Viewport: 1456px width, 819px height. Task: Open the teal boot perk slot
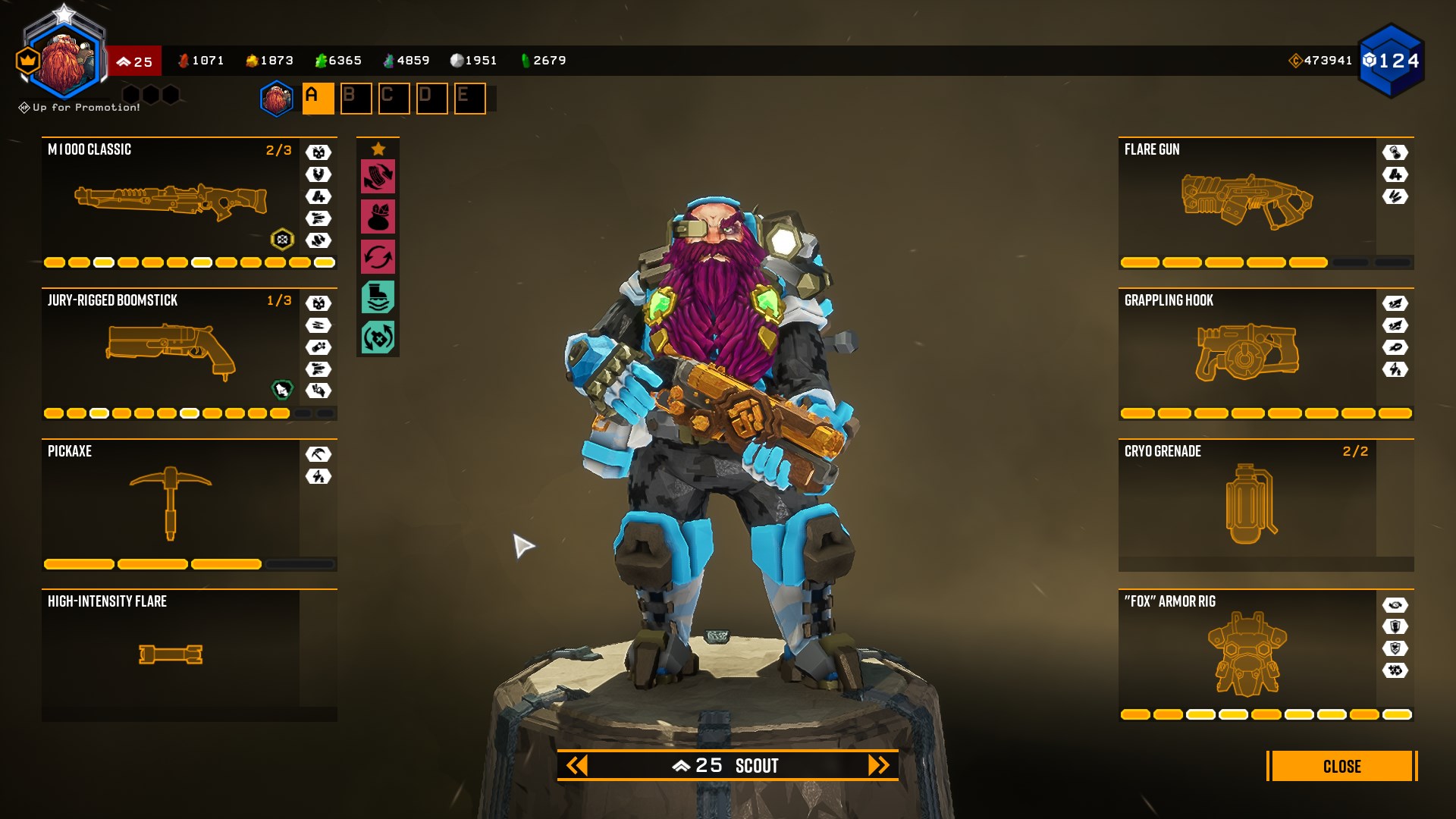(x=378, y=297)
